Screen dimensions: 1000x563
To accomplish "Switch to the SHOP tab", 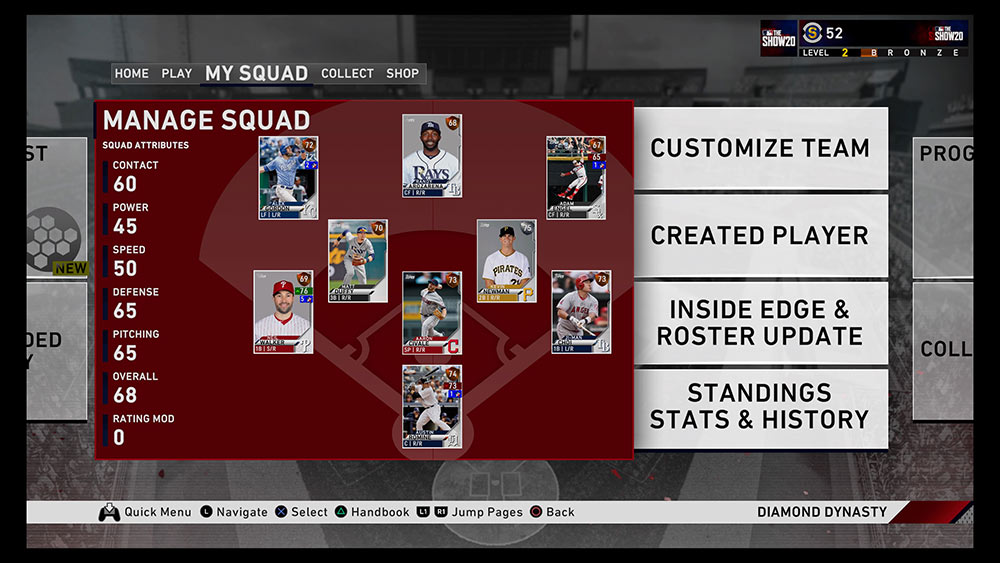I will click(x=403, y=74).
